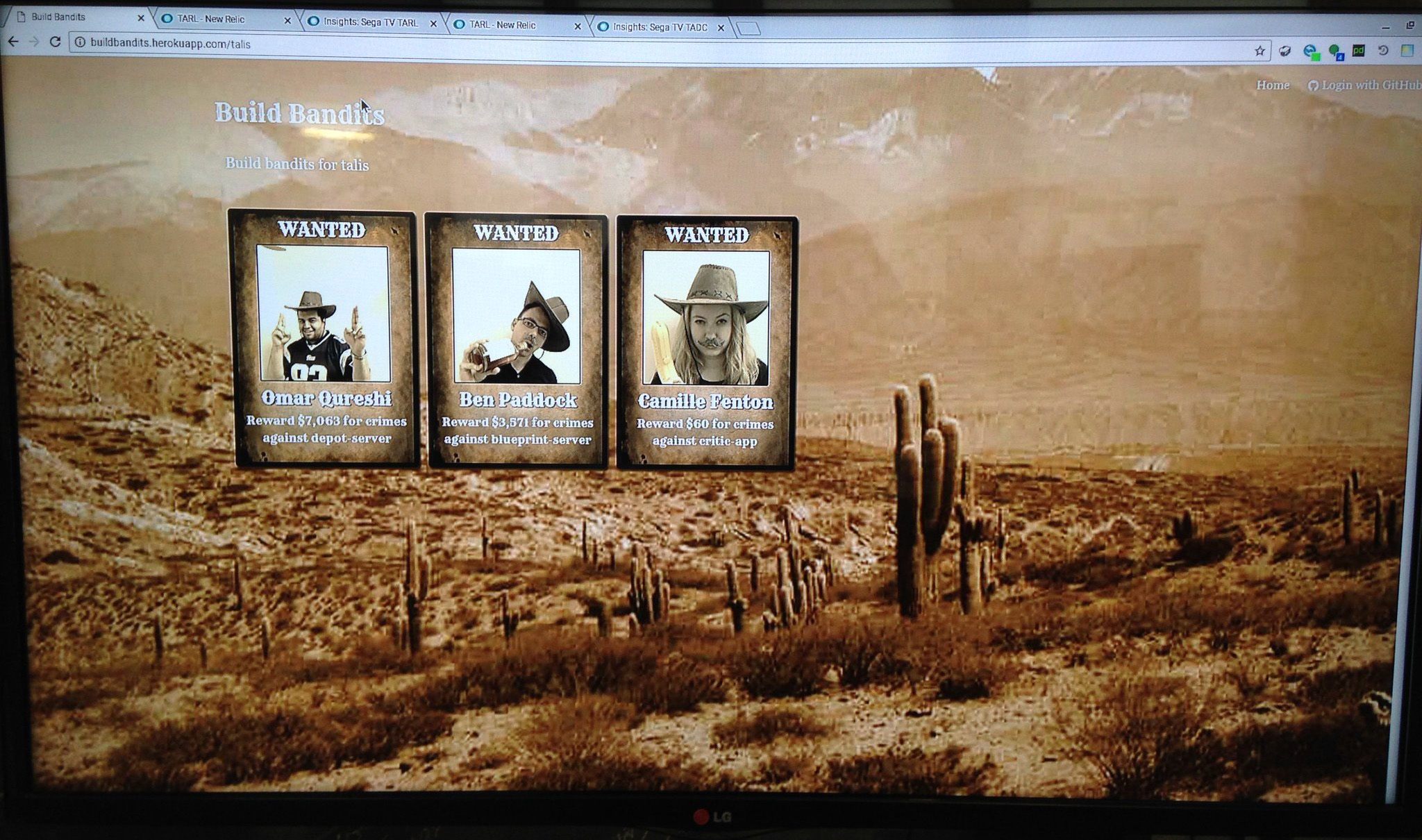Open the green tree extension with blue badge

[1334, 51]
